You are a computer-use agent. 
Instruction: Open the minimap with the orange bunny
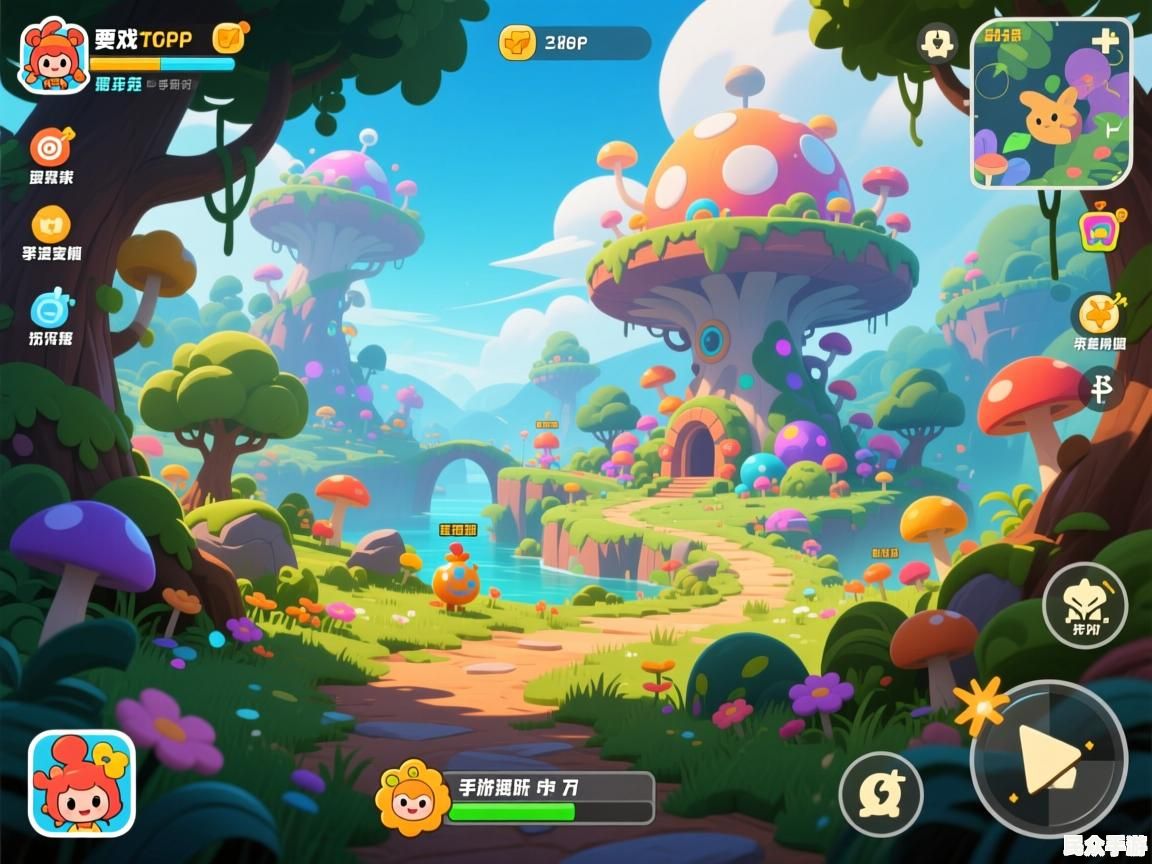(1050, 104)
